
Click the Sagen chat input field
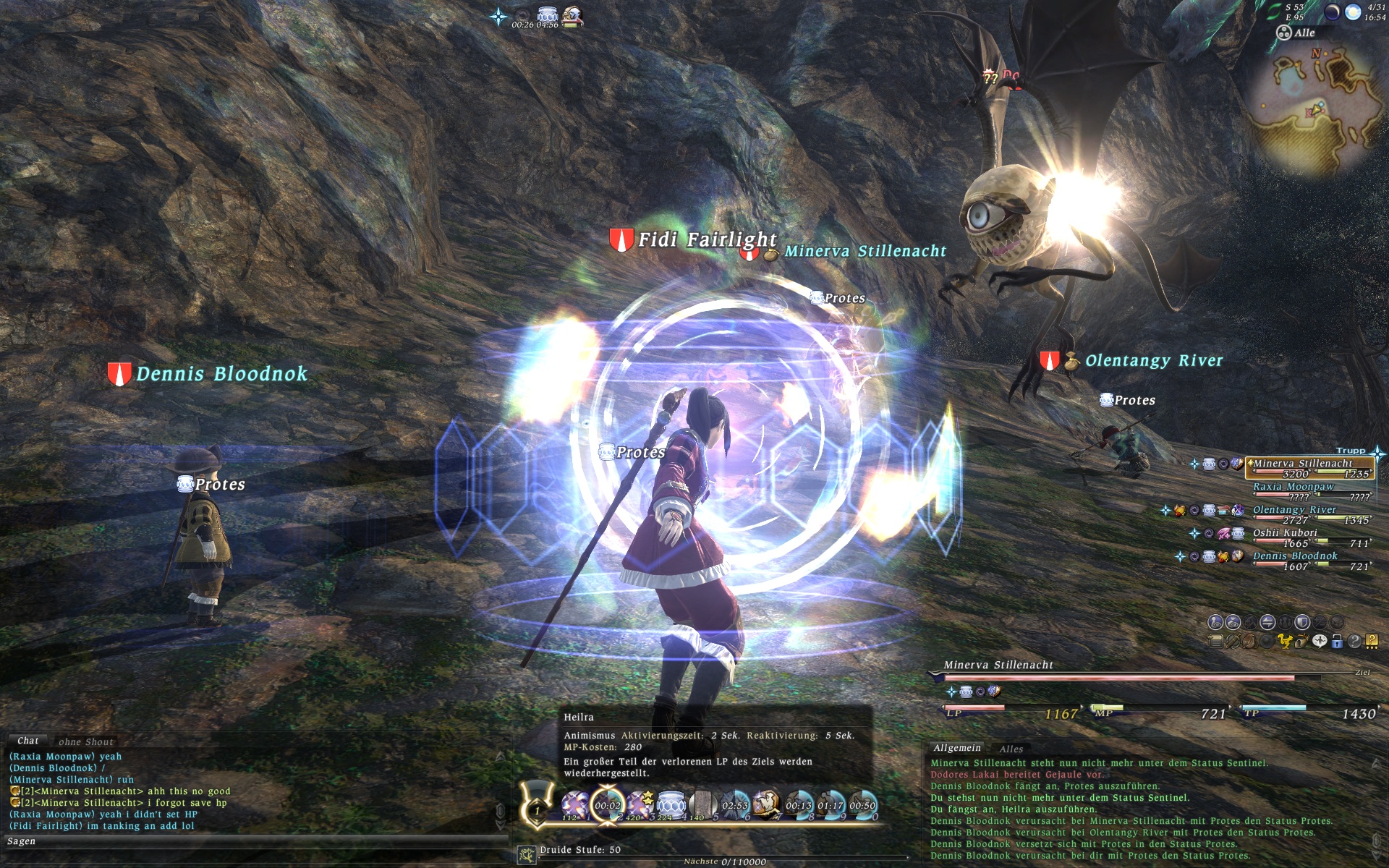point(253,841)
